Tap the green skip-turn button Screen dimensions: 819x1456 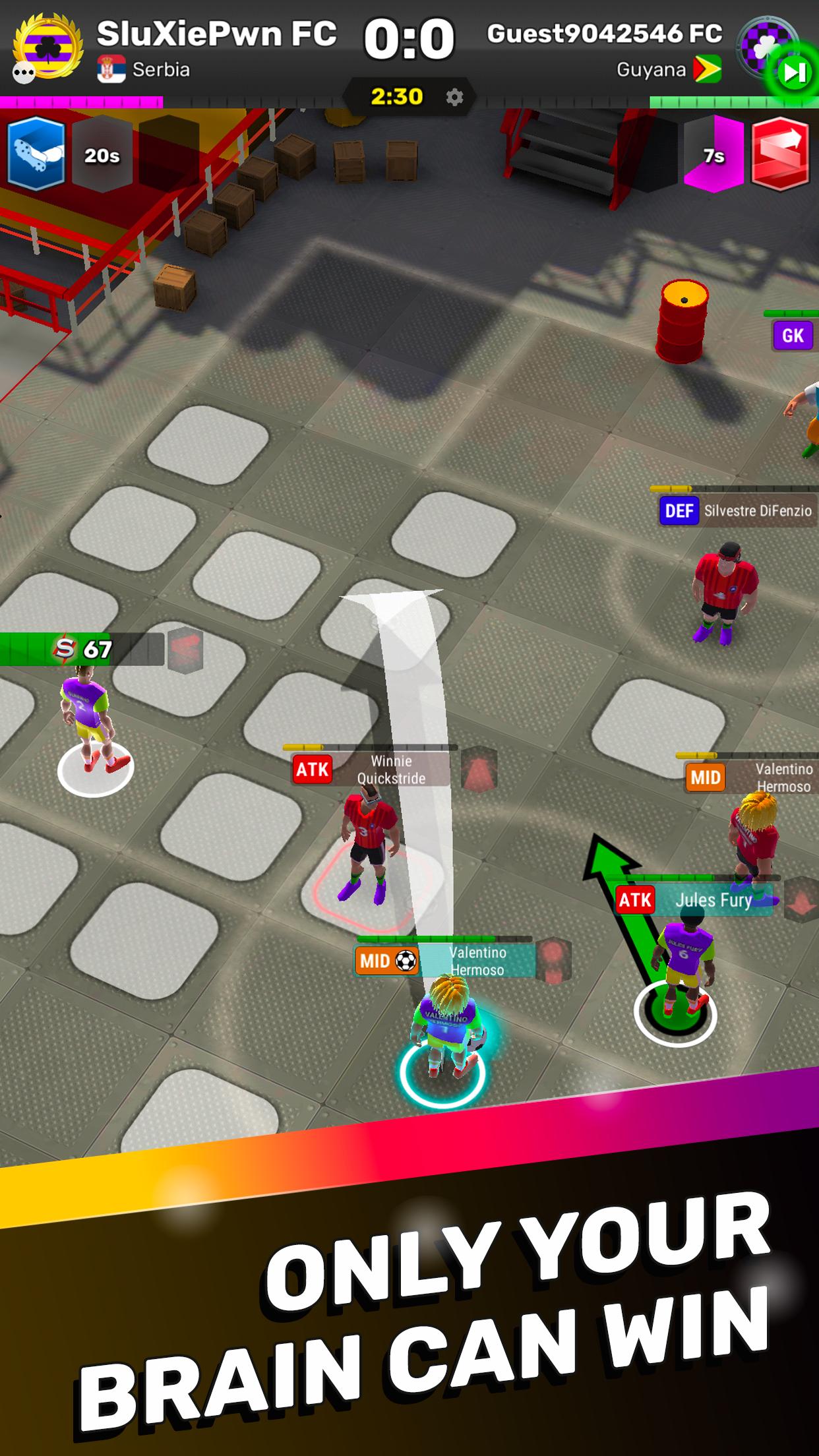(x=793, y=72)
